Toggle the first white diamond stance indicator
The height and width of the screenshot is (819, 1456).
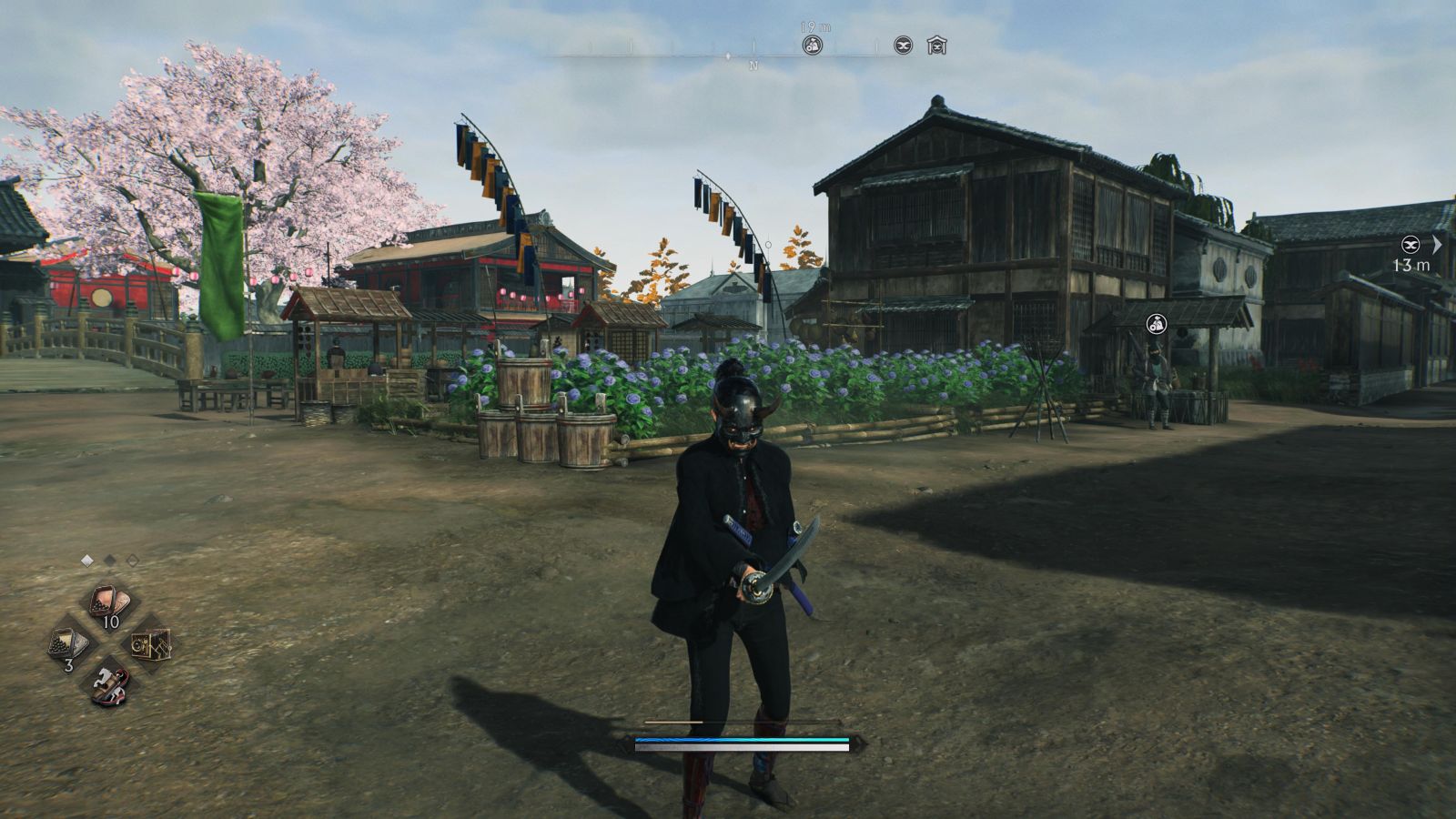pyautogui.click(x=86, y=559)
